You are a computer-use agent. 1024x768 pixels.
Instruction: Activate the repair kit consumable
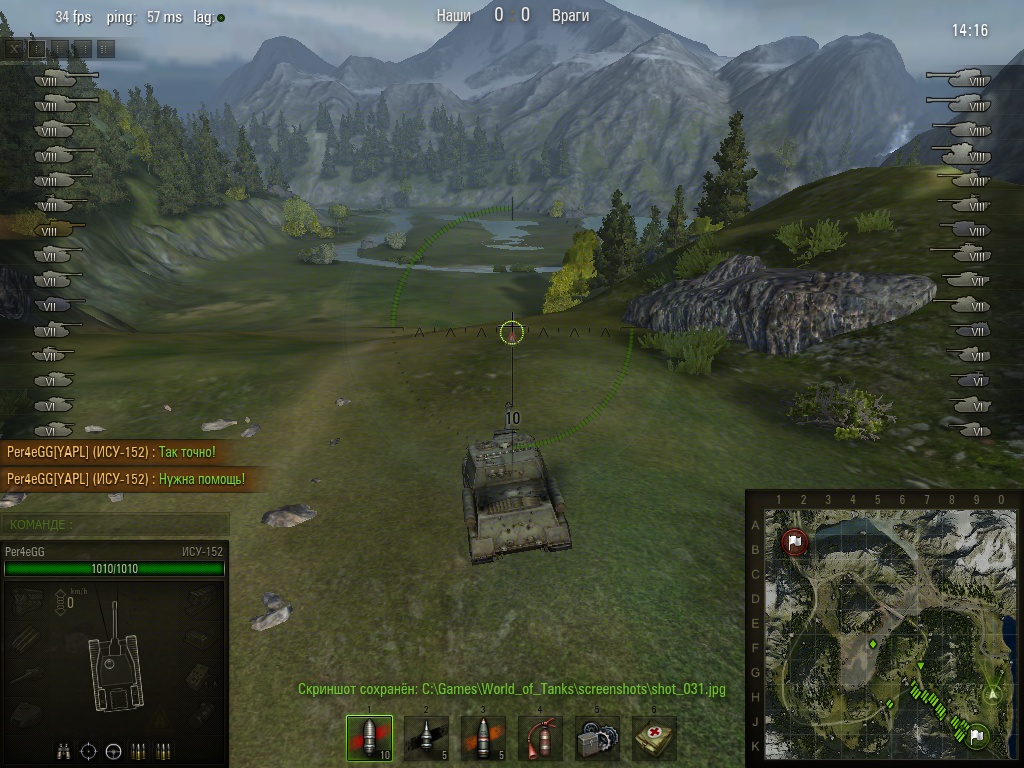pyautogui.click(x=597, y=739)
